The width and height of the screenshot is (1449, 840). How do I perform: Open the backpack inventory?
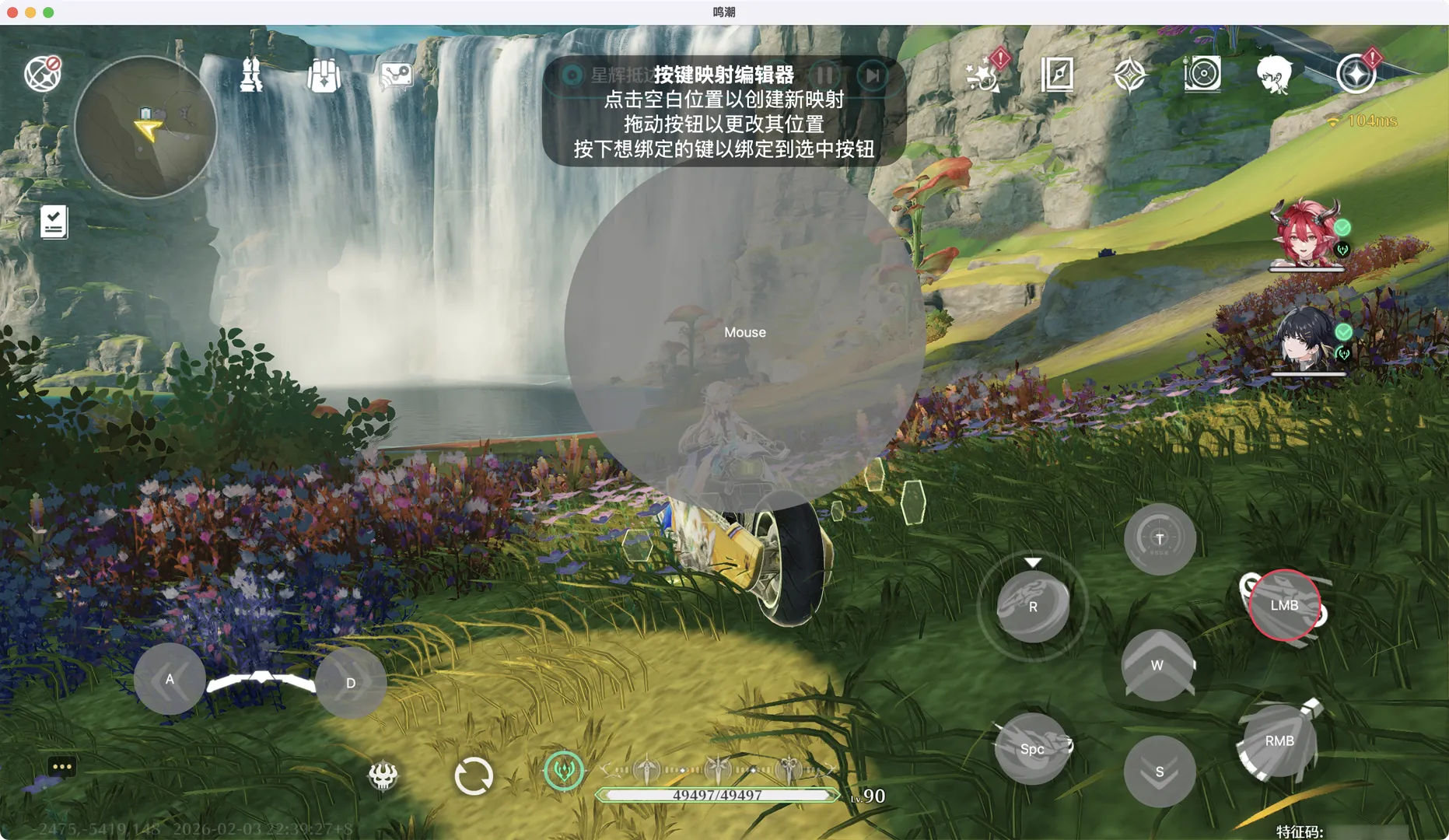point(324,75)
